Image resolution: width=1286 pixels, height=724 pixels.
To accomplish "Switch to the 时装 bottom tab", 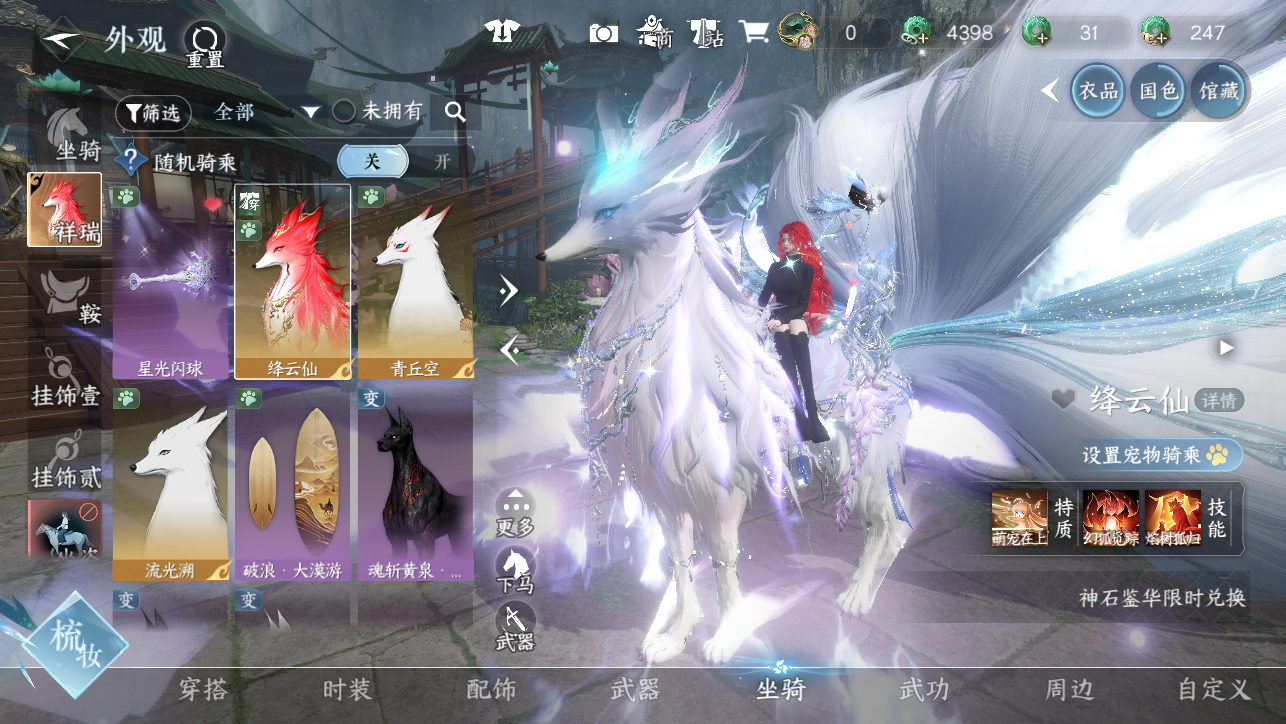I will click(x=347, y=689).
